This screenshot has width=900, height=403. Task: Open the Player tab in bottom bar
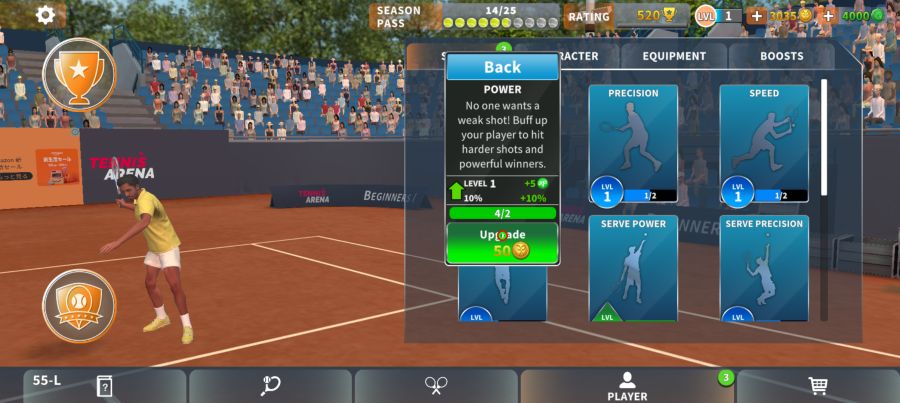click(627, 386)
